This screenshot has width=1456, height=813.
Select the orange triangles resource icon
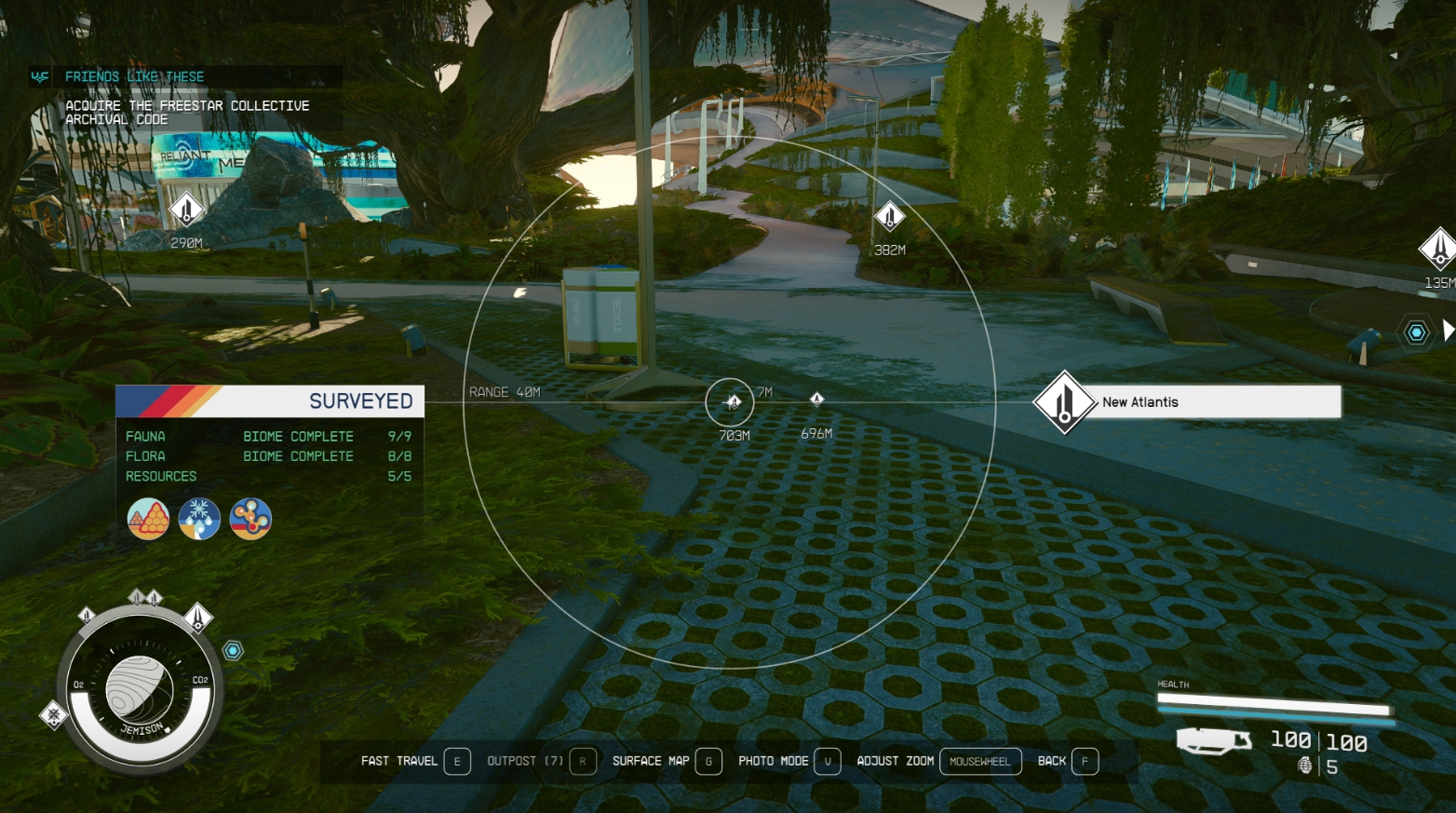[x=148, y=519]
